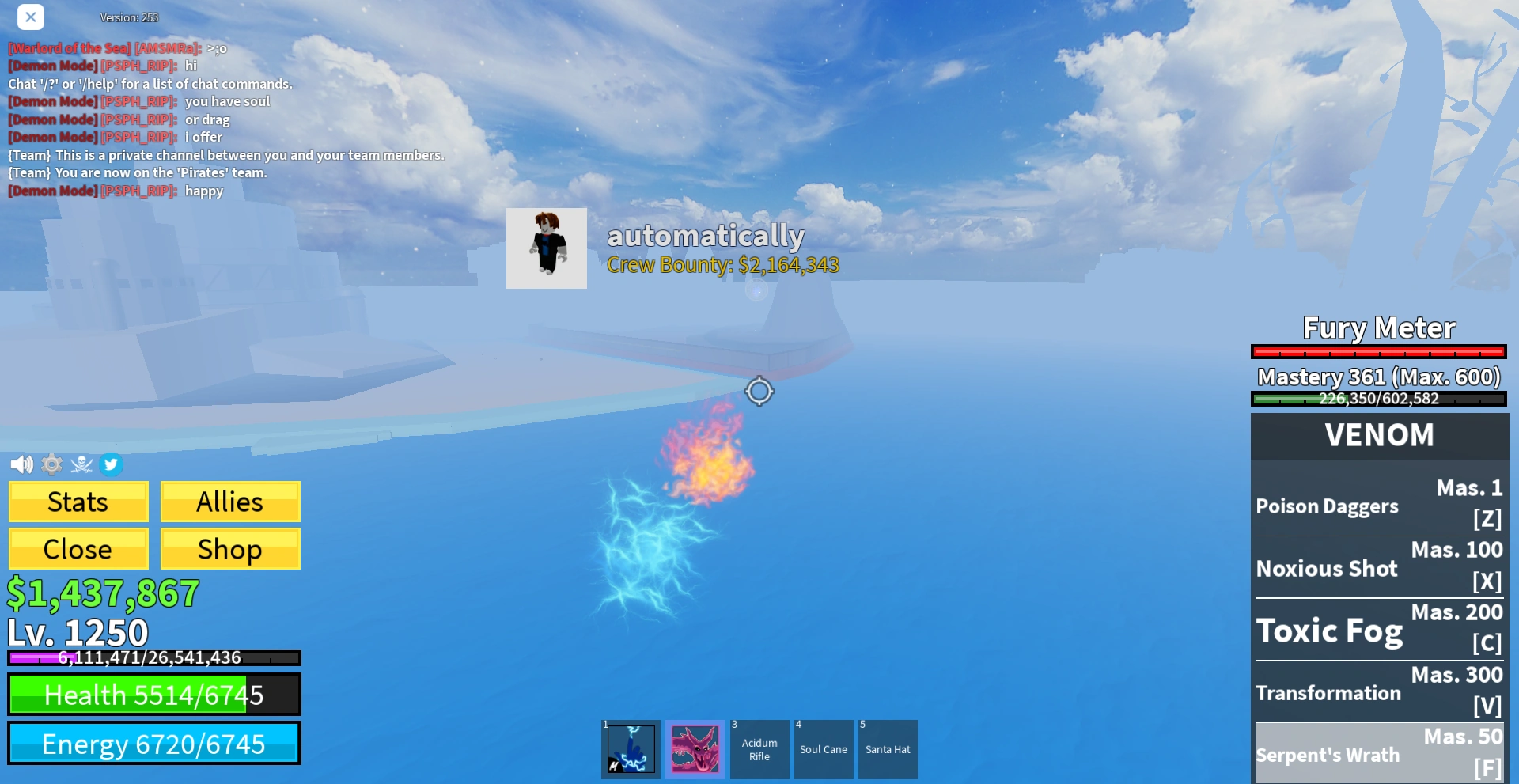The height and width of the screenshot is (784, 1519).
Task: Open the Shop menu
Action: 229,548
